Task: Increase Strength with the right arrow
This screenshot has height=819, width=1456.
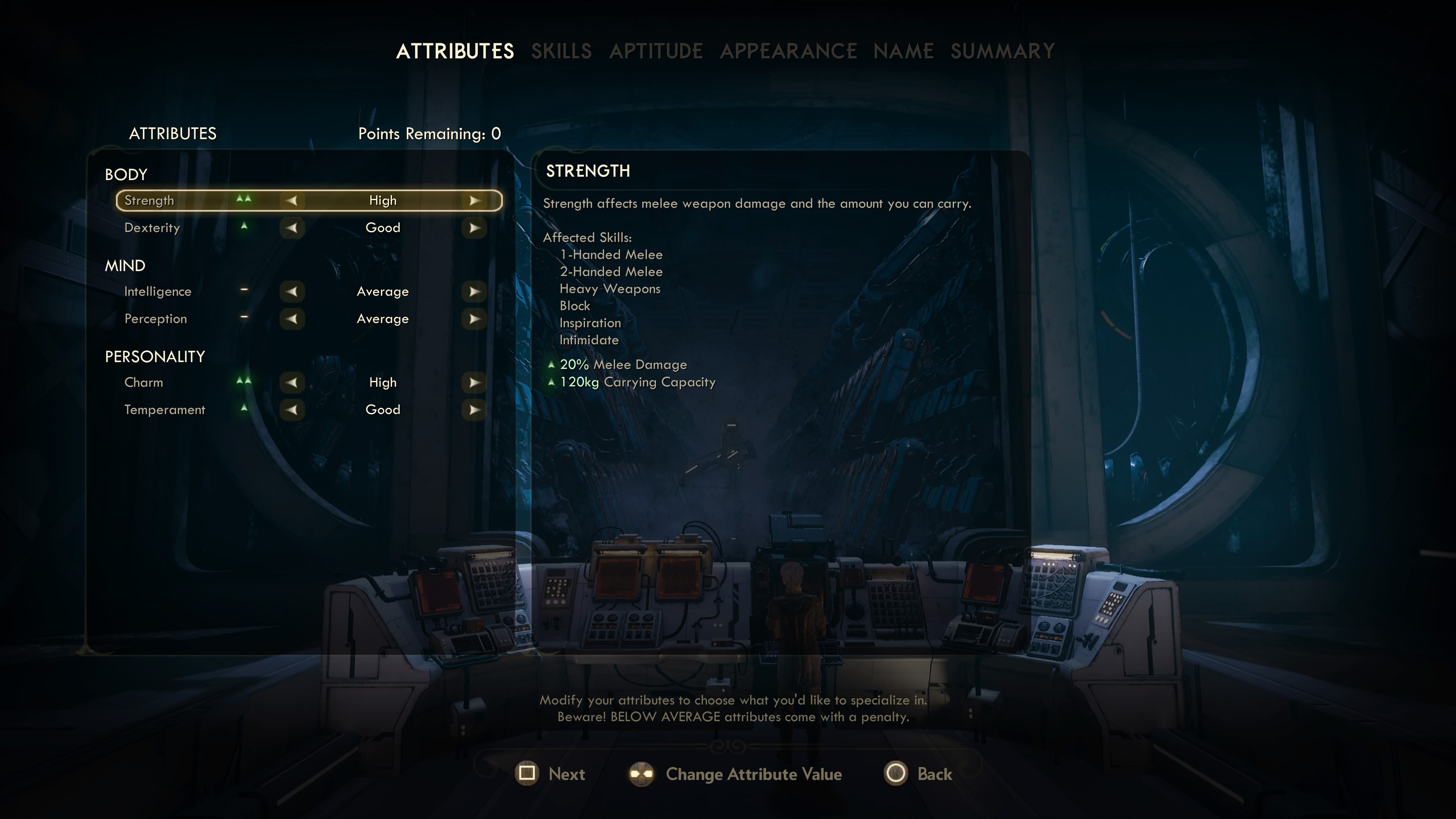Action: [474, 201]
